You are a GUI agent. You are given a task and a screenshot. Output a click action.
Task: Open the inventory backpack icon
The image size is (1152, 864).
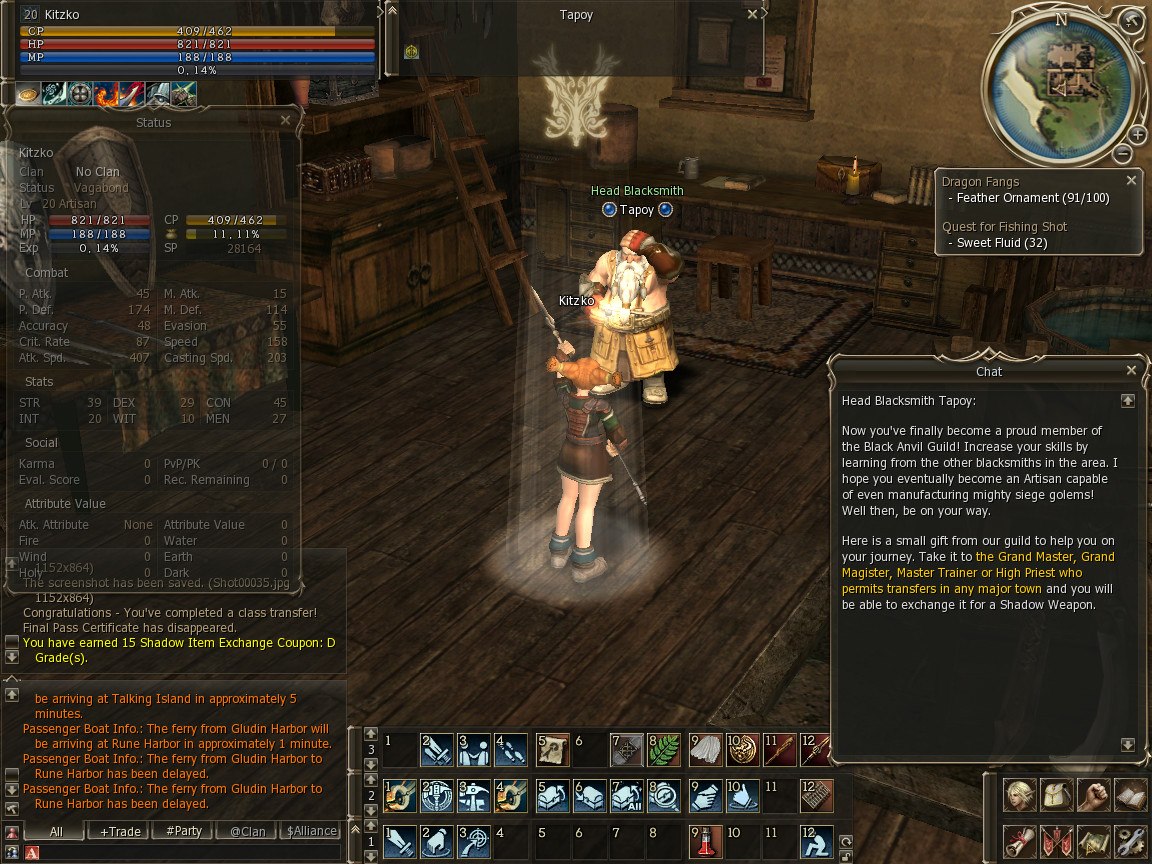pos(1057,795)
